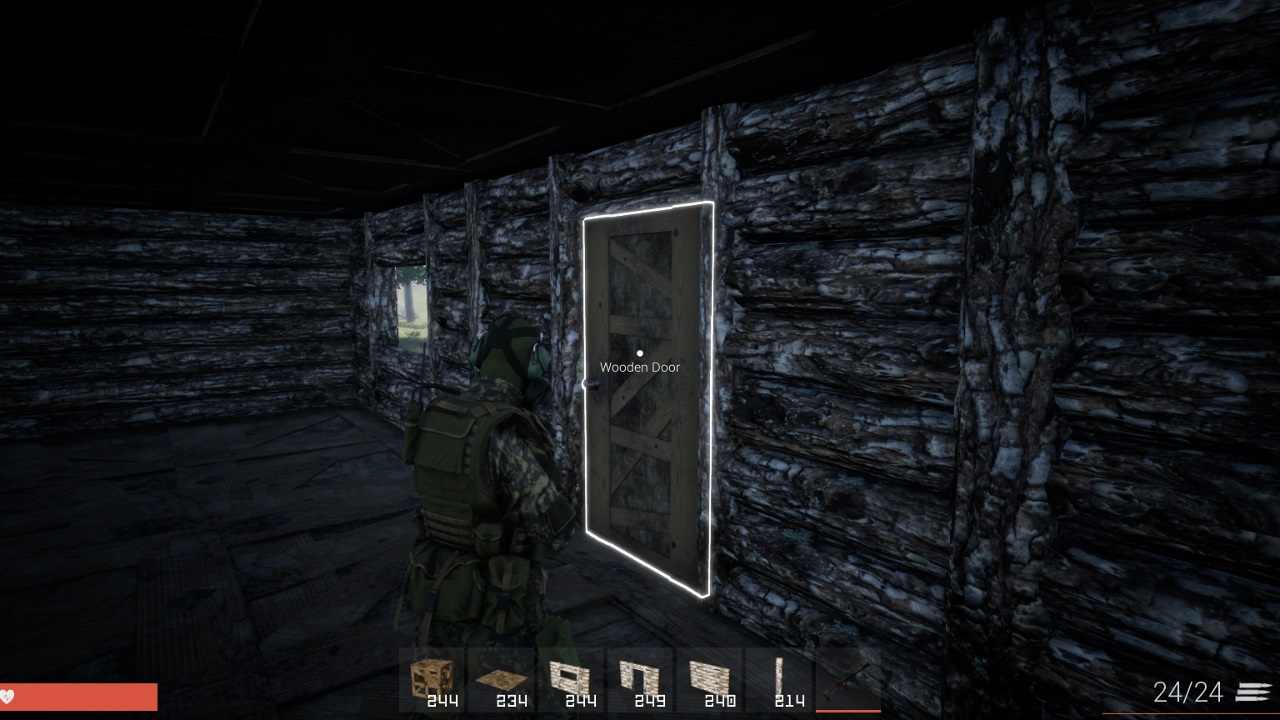This screenshot has width=1280, height=720.
Task: Choose the flat floor piece slot
Action: click(x=502, y=680)
